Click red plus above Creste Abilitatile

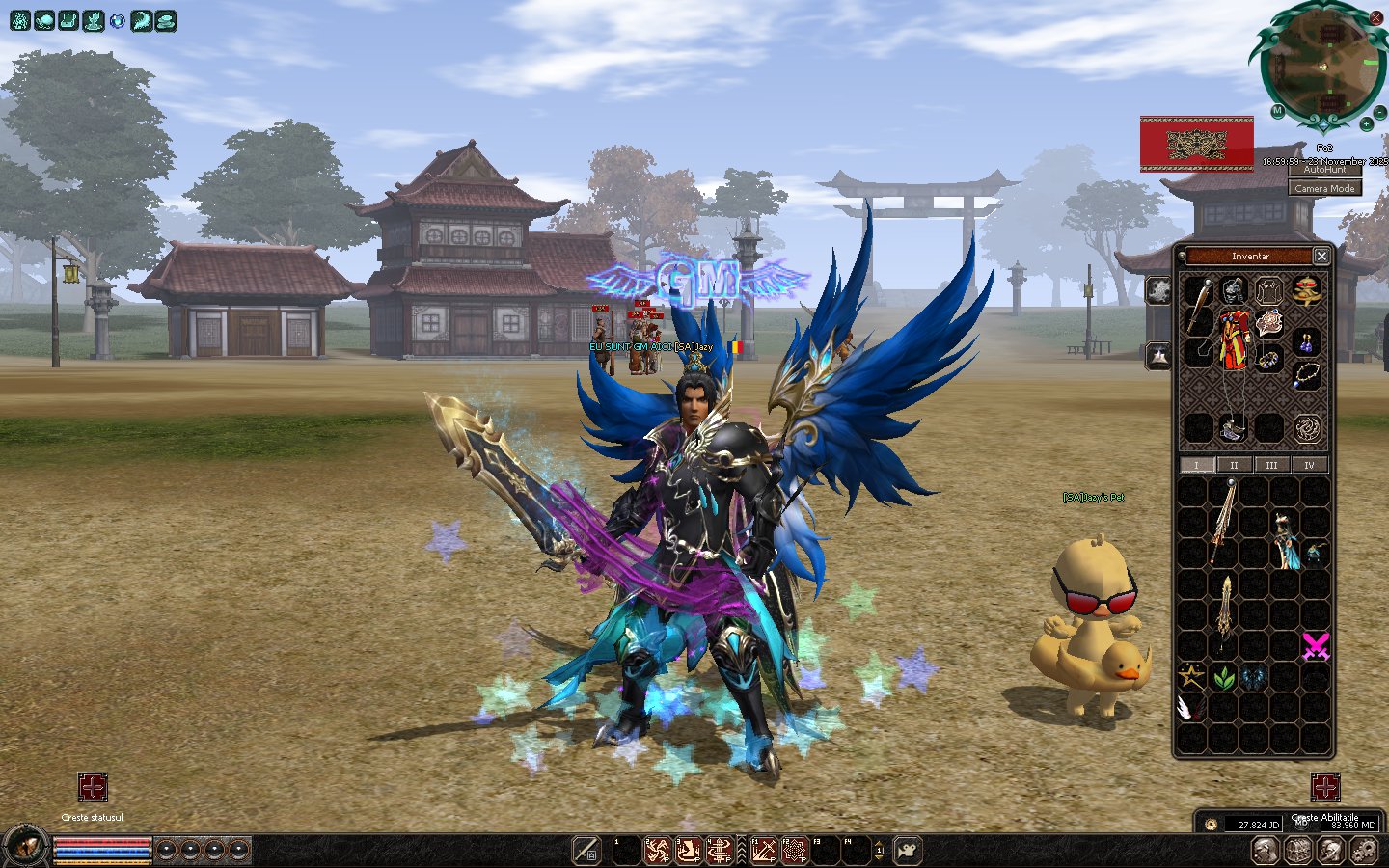coord(1324,787)
